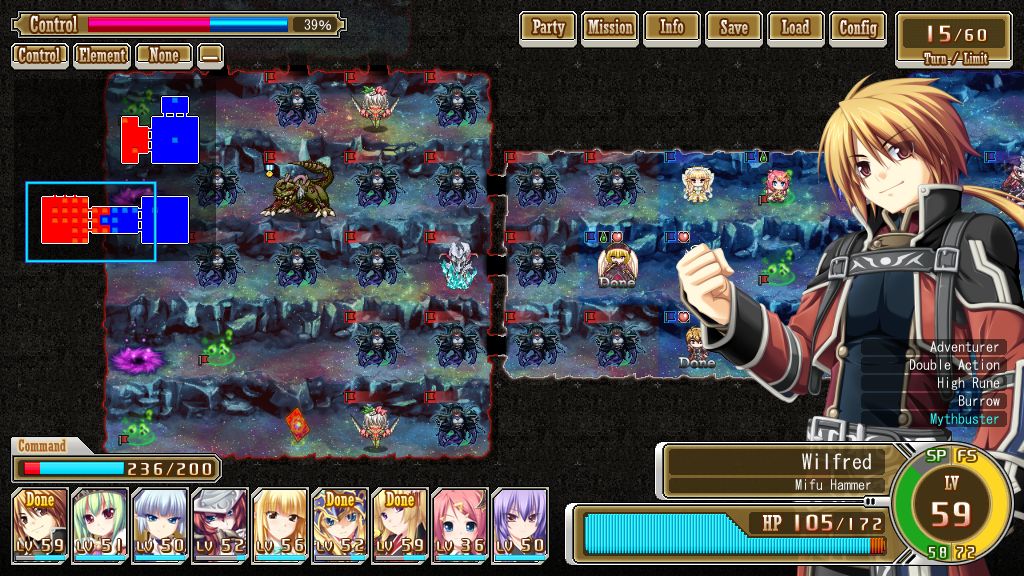
Task: Select the Double Action skill entry
Action: (954, 365)
